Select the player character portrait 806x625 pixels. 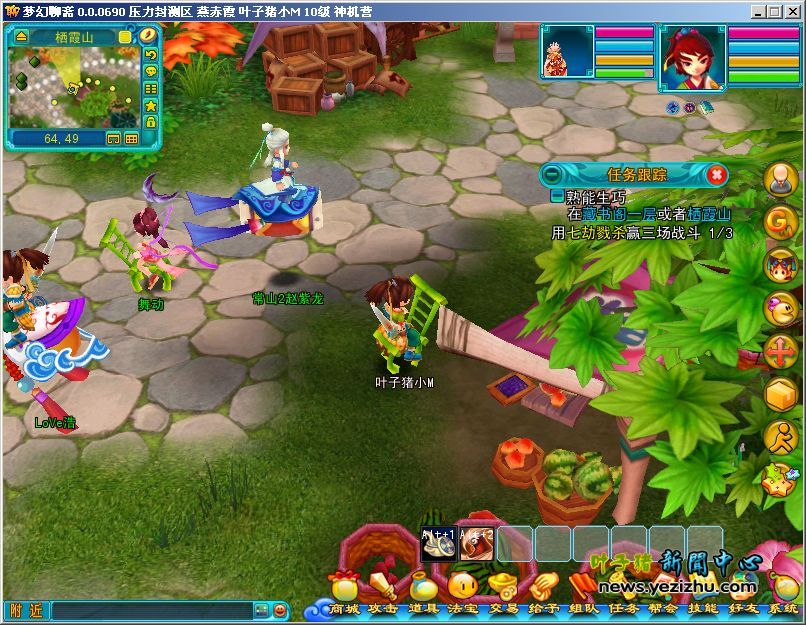tap(693, 57)
